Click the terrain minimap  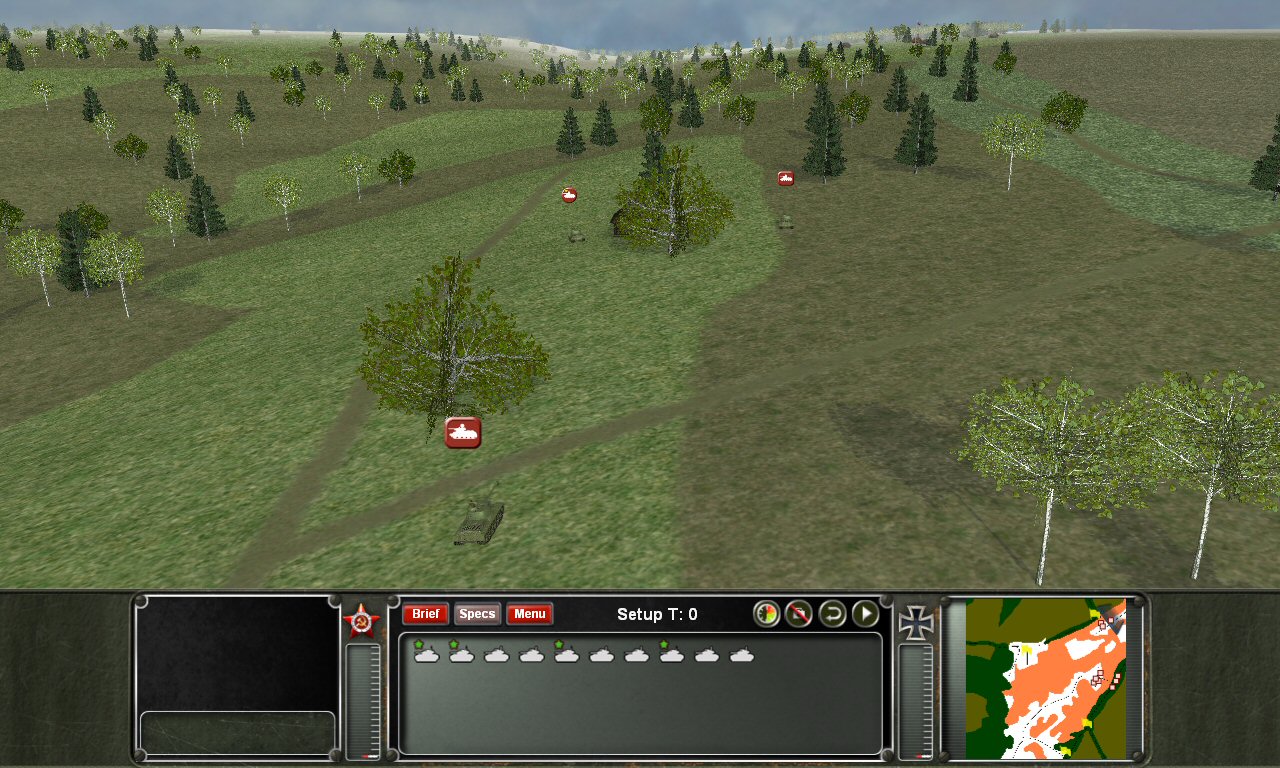(x=1045, y=679)
